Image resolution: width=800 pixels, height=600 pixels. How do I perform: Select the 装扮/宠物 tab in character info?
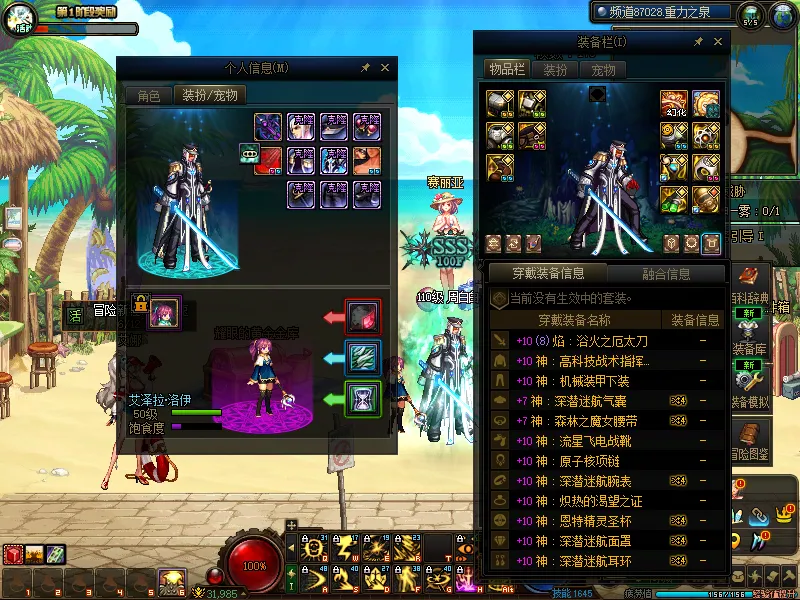[210, 95]
